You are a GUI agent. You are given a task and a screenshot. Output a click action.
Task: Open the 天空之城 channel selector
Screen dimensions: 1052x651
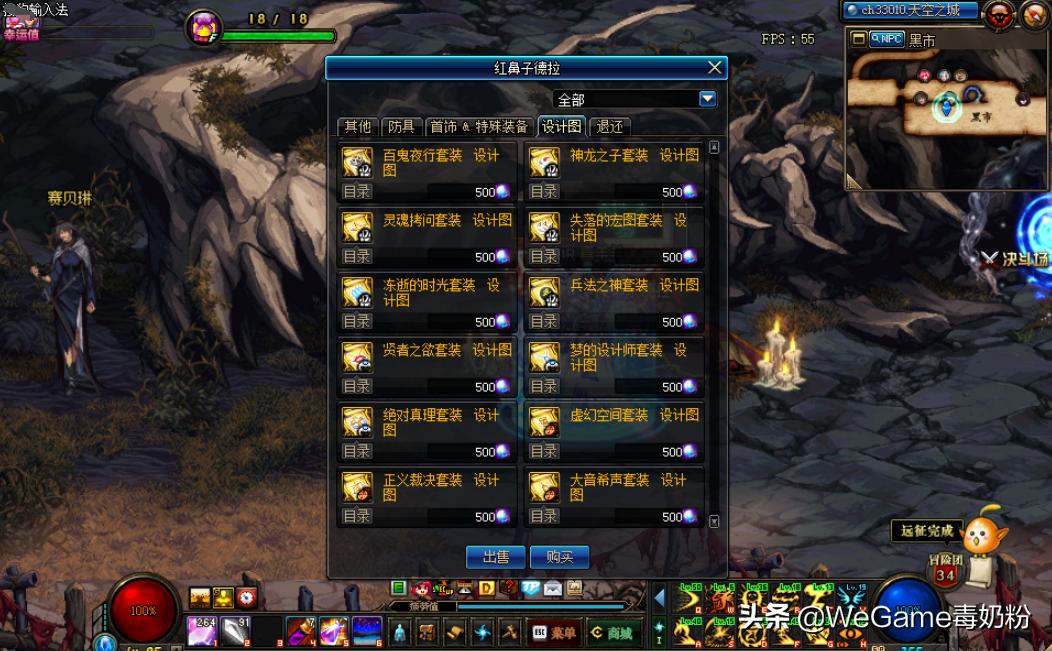tap(908, 11)
